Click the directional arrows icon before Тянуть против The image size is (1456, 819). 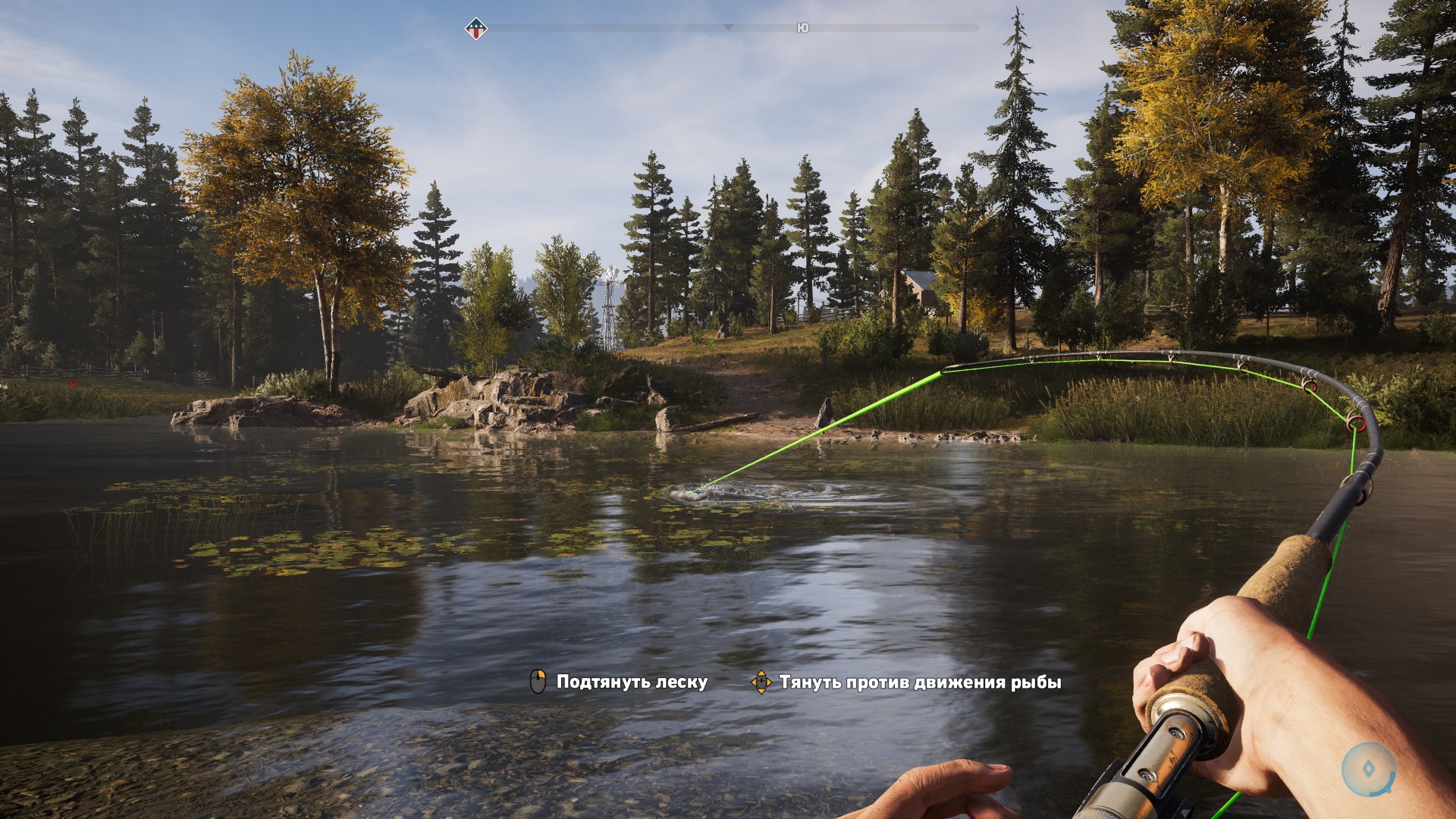(x=761, y=682)
